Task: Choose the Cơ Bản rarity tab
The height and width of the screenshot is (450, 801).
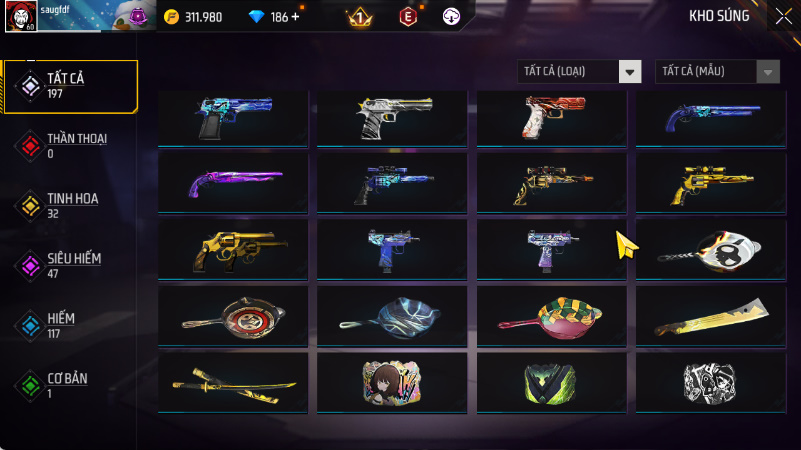Action: pos(68,385)
